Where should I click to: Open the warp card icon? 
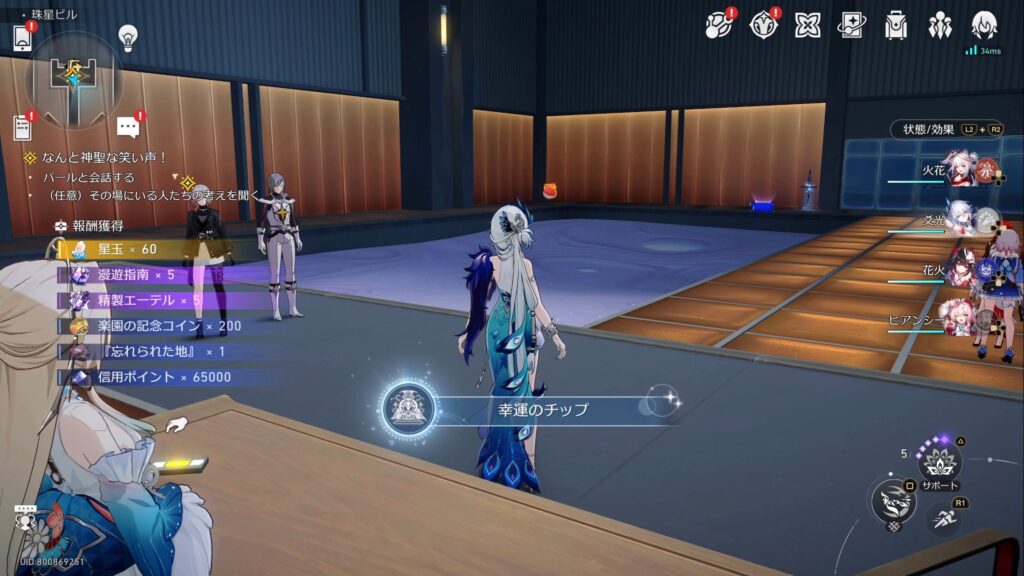click(851, 25)
